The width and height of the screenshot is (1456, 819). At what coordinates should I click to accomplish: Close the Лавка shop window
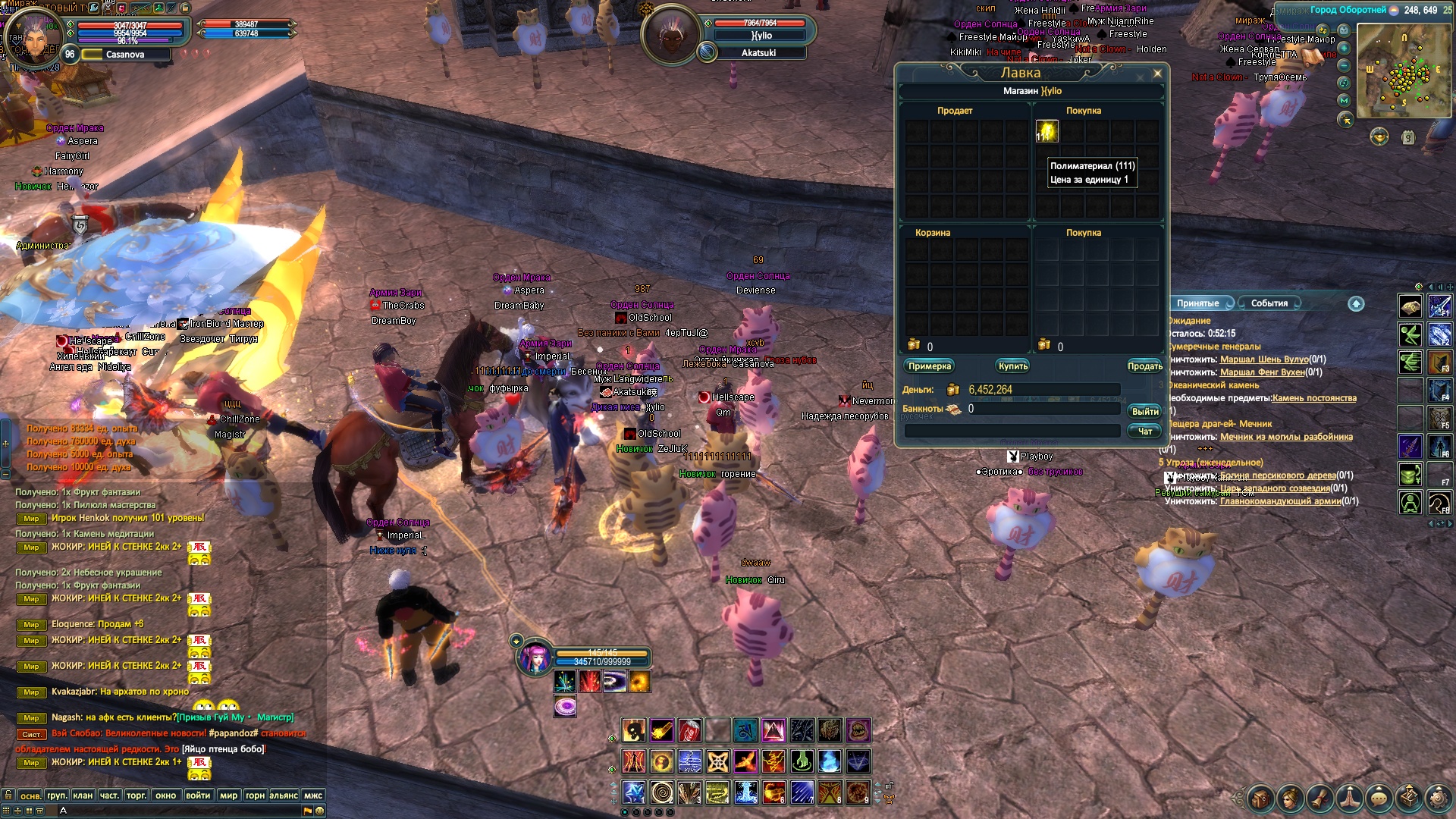tap(1157, 74)
